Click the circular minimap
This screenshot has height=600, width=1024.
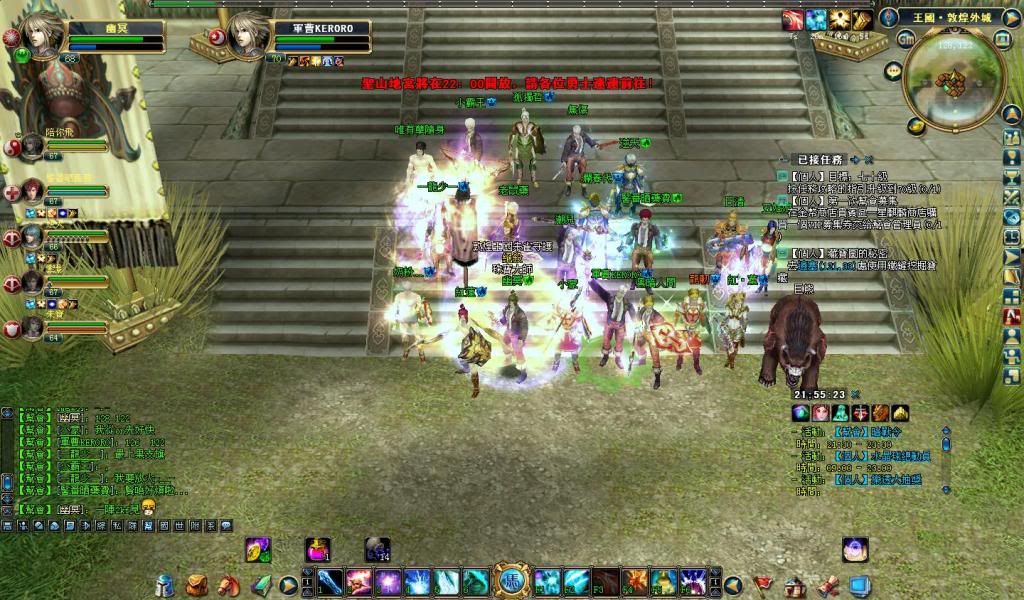[952, 79]
